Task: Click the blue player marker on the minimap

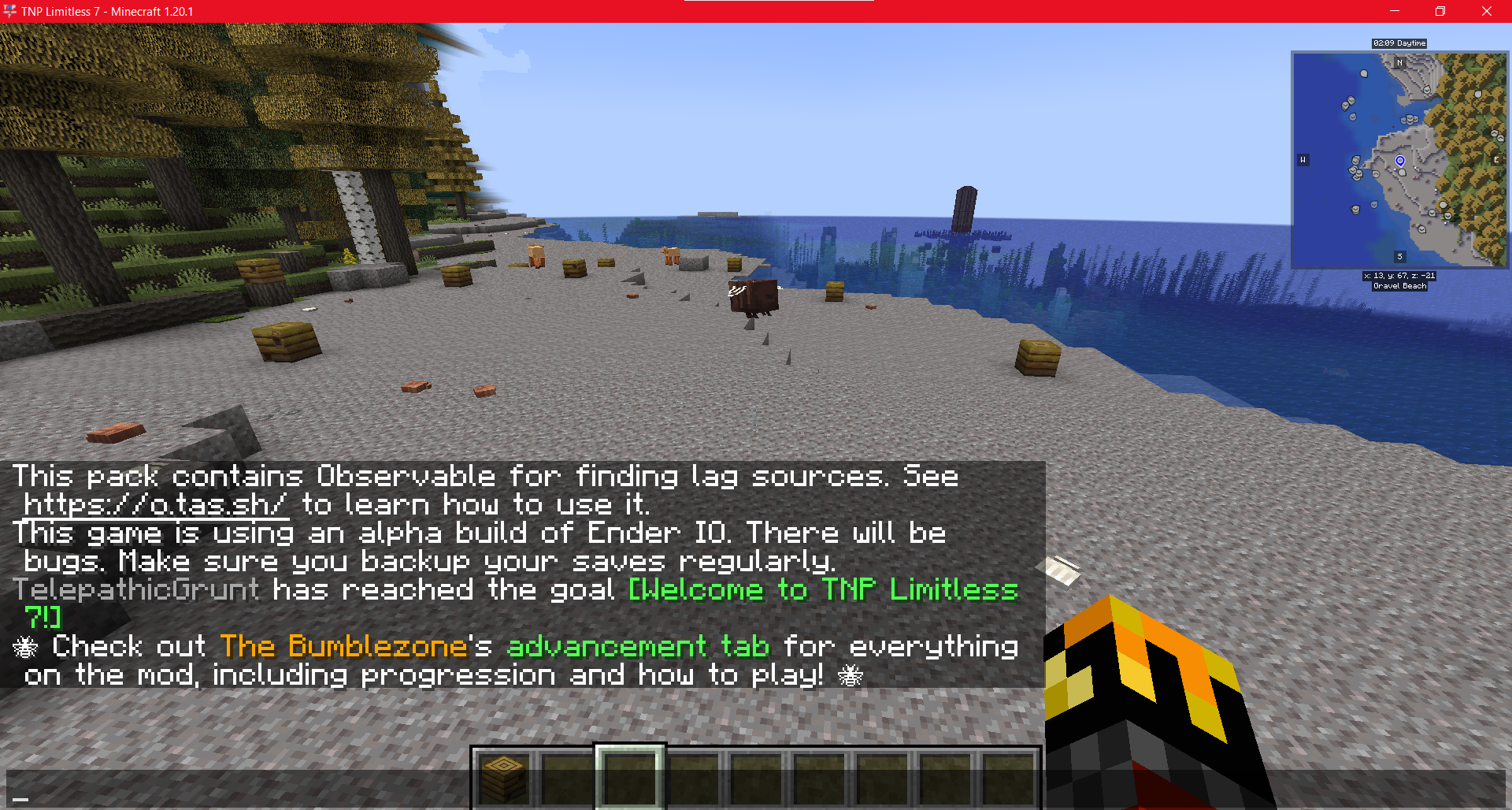Action: point(1400,160)
